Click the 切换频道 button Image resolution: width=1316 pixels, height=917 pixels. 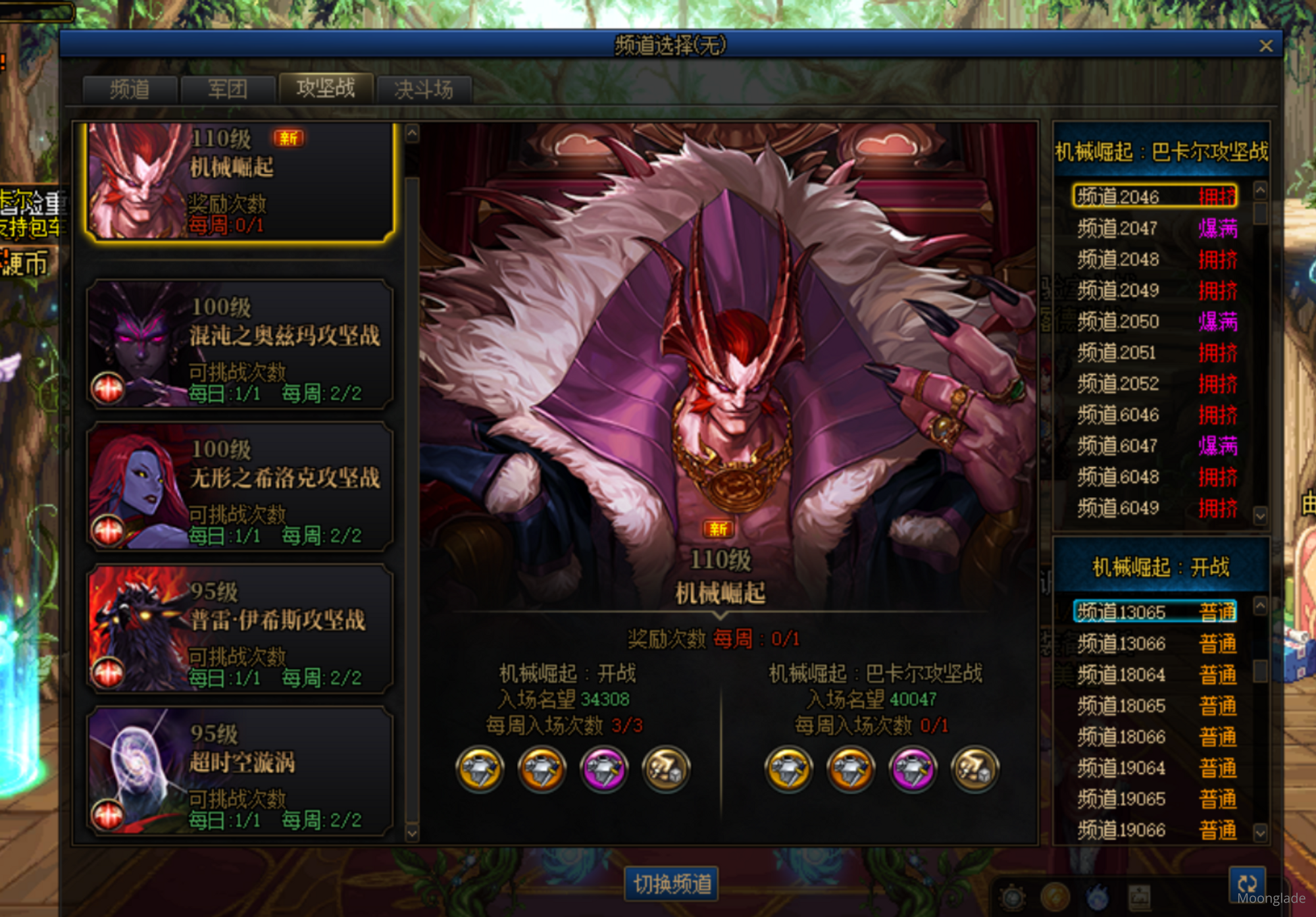(x=671, y=883)
